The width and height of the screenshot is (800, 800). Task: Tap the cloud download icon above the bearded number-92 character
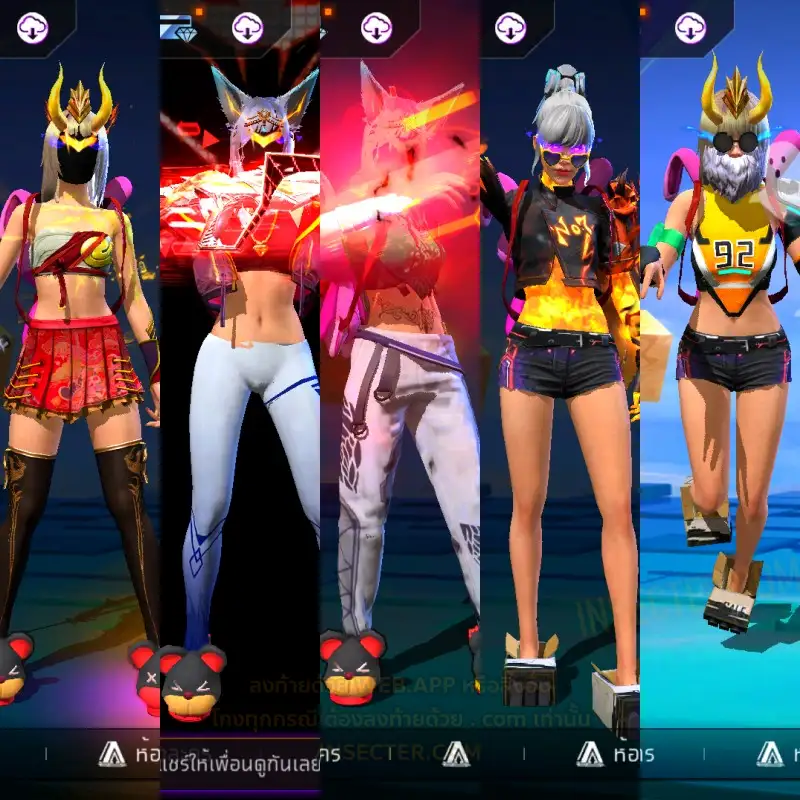tap(691, 27)
